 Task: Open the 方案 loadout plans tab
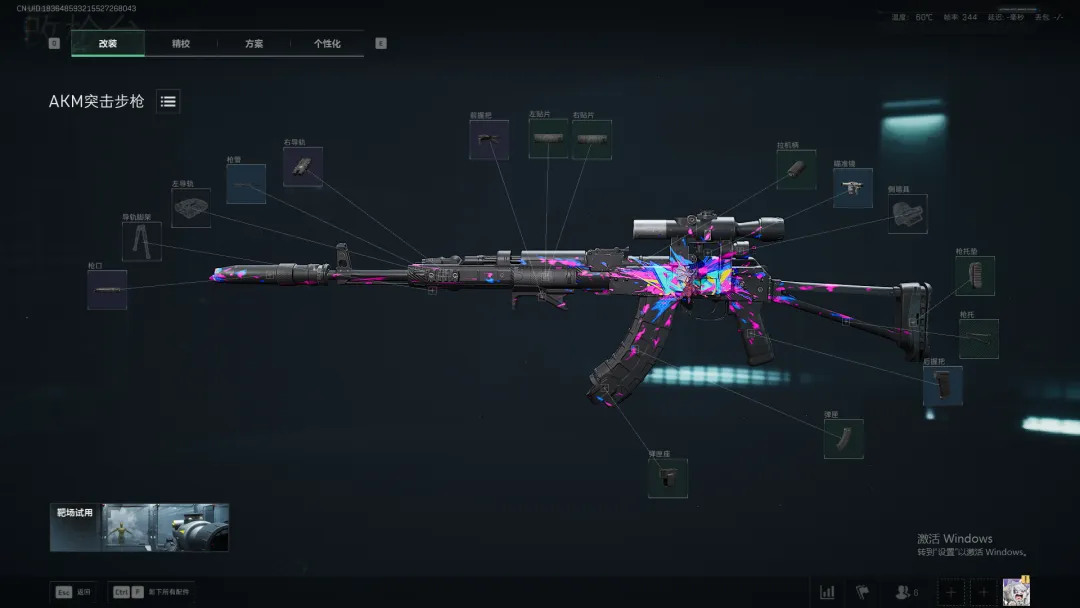(x=254, y=44)
